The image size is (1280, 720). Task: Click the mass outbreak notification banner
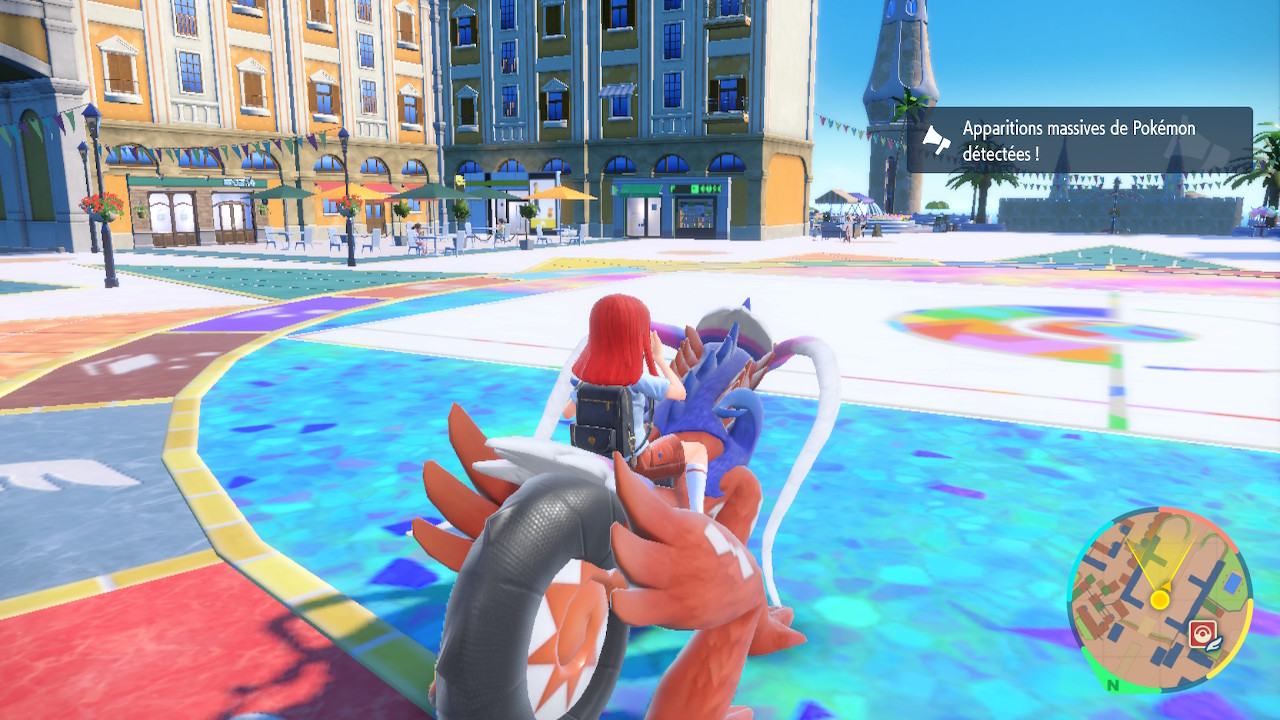pos(1080,140)
